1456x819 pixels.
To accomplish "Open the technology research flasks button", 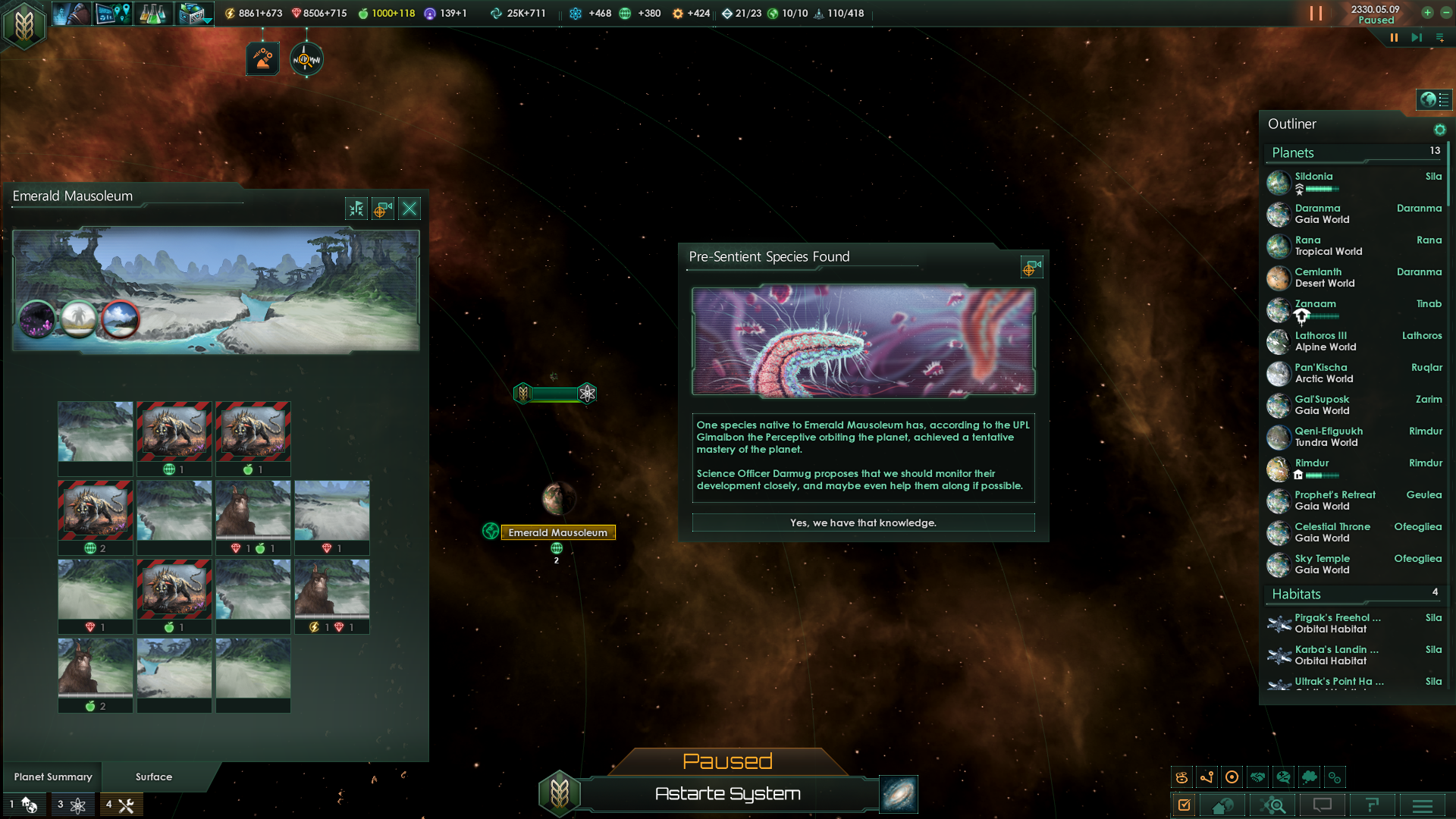I will tap(152, 14).
